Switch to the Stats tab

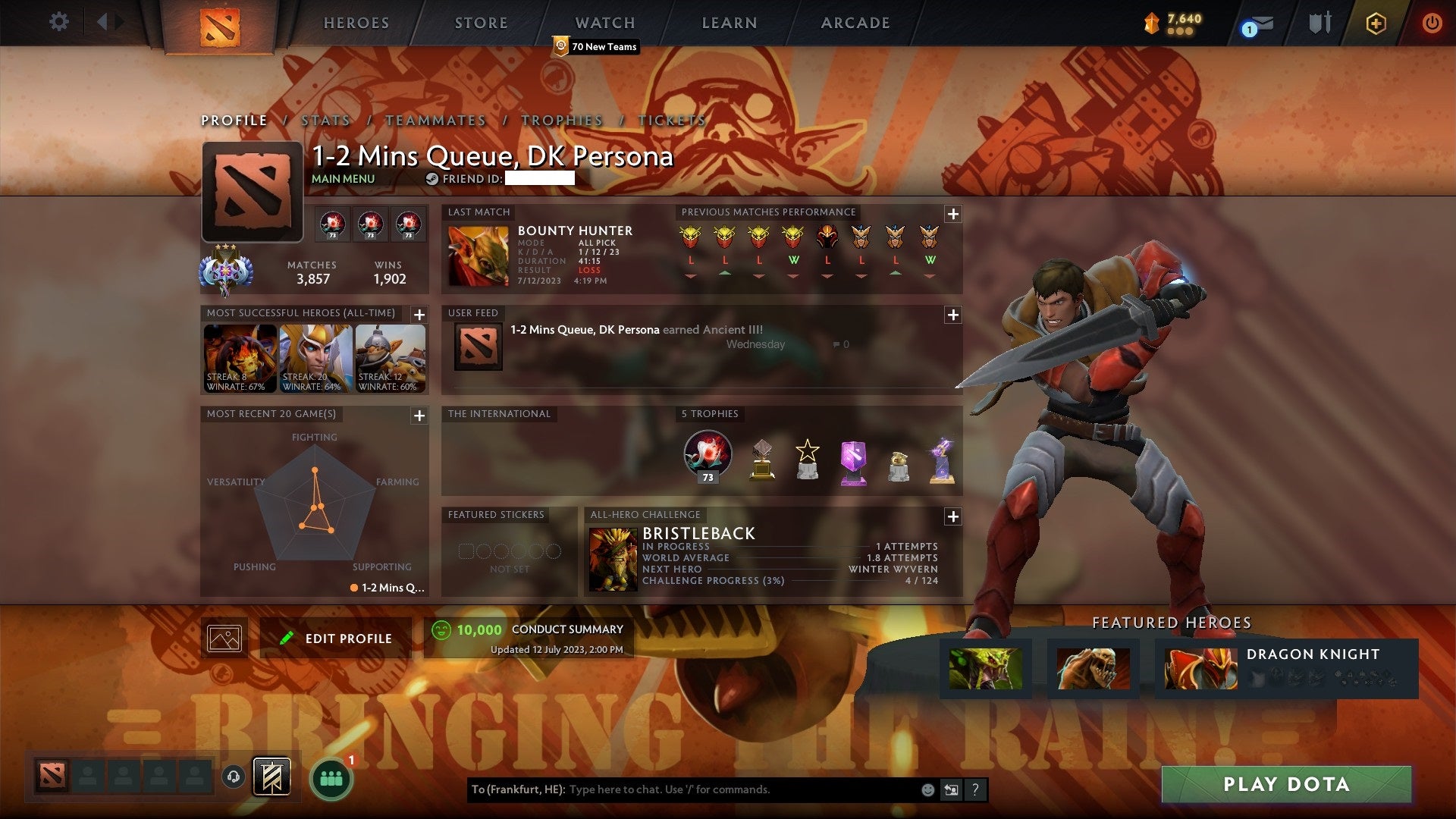(x=325, y=120)
